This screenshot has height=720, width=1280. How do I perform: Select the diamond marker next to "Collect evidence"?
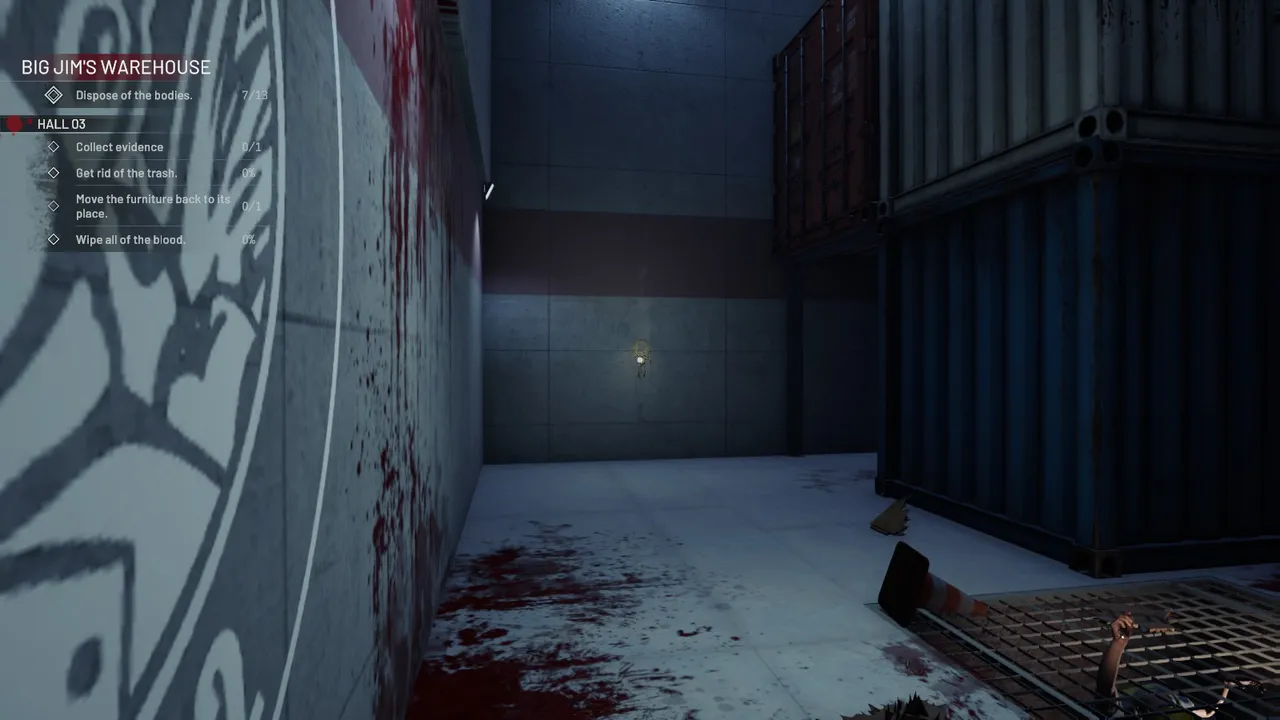54,147
